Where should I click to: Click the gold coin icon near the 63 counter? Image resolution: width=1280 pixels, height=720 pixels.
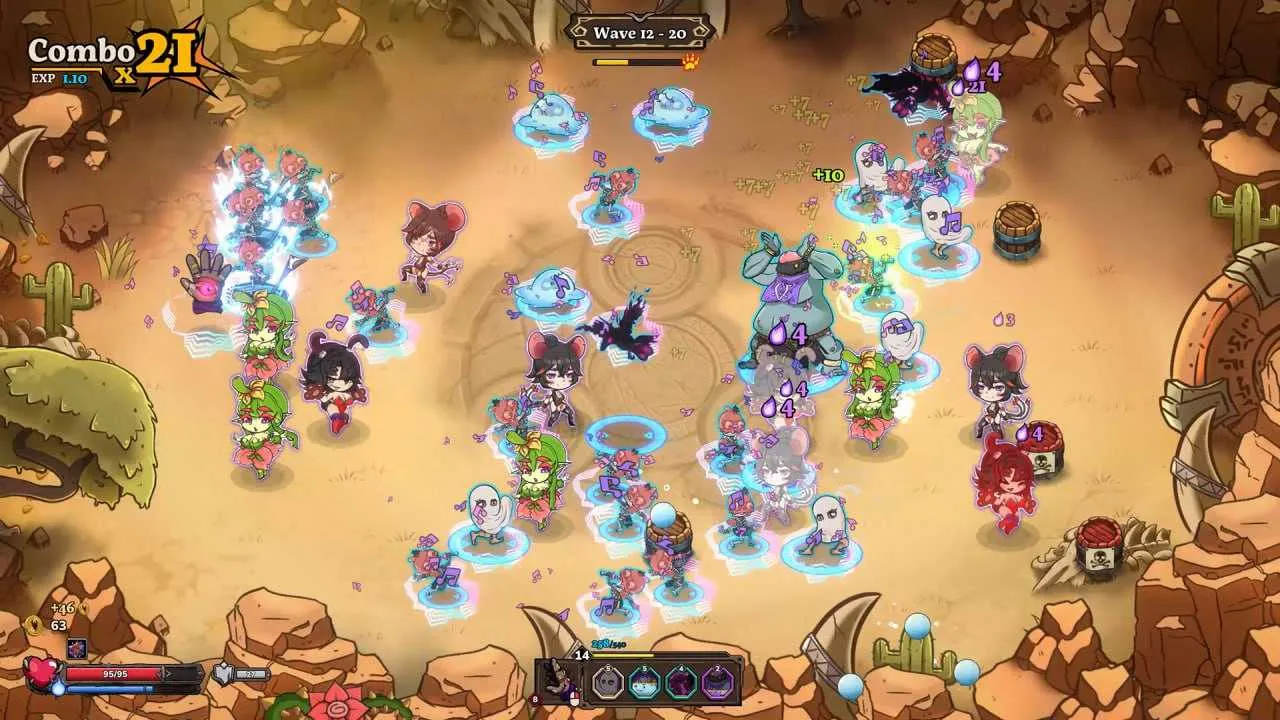(x=32, y=624)
